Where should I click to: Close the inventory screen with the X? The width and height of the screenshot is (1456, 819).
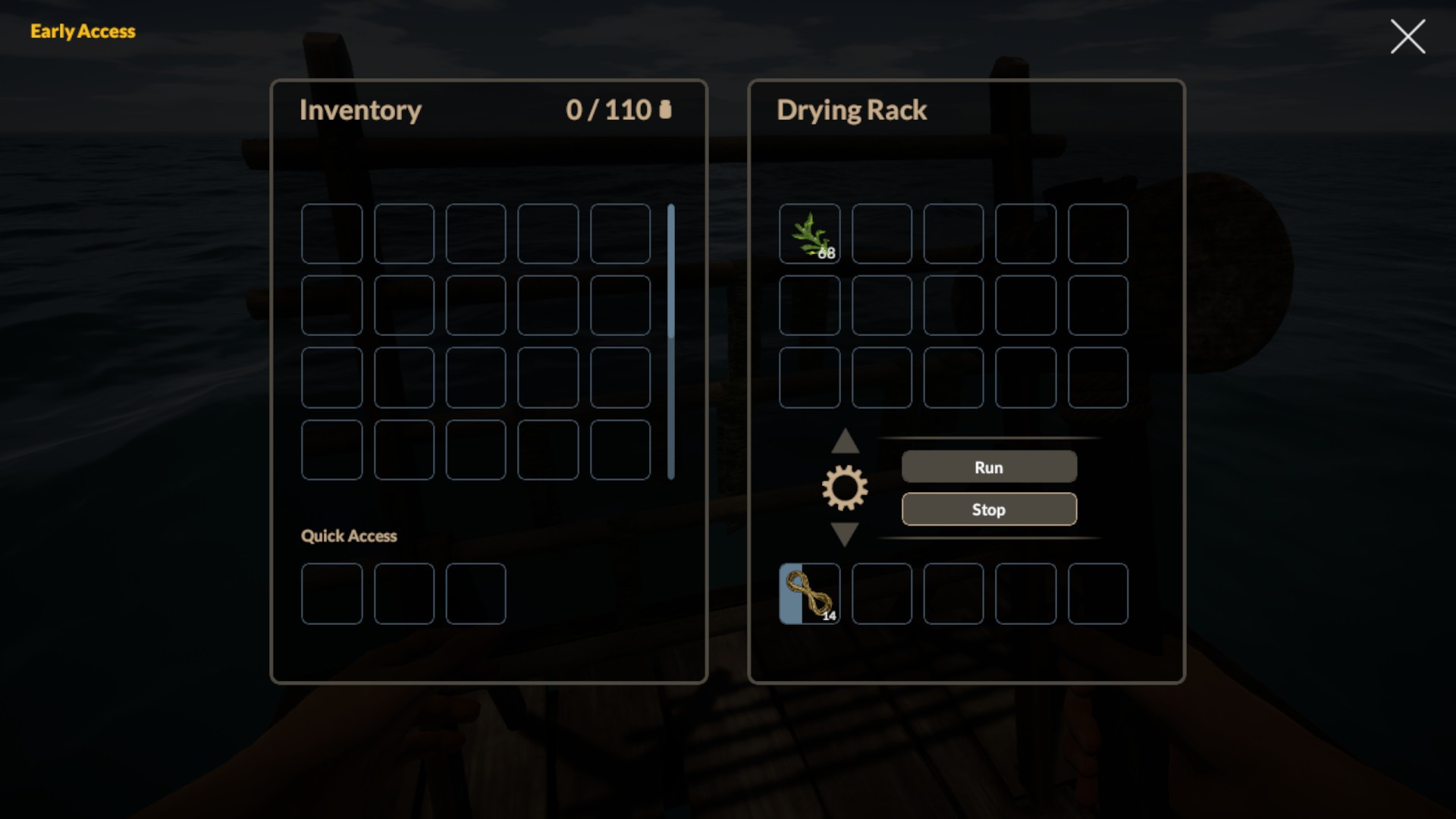coord(1407,36)
